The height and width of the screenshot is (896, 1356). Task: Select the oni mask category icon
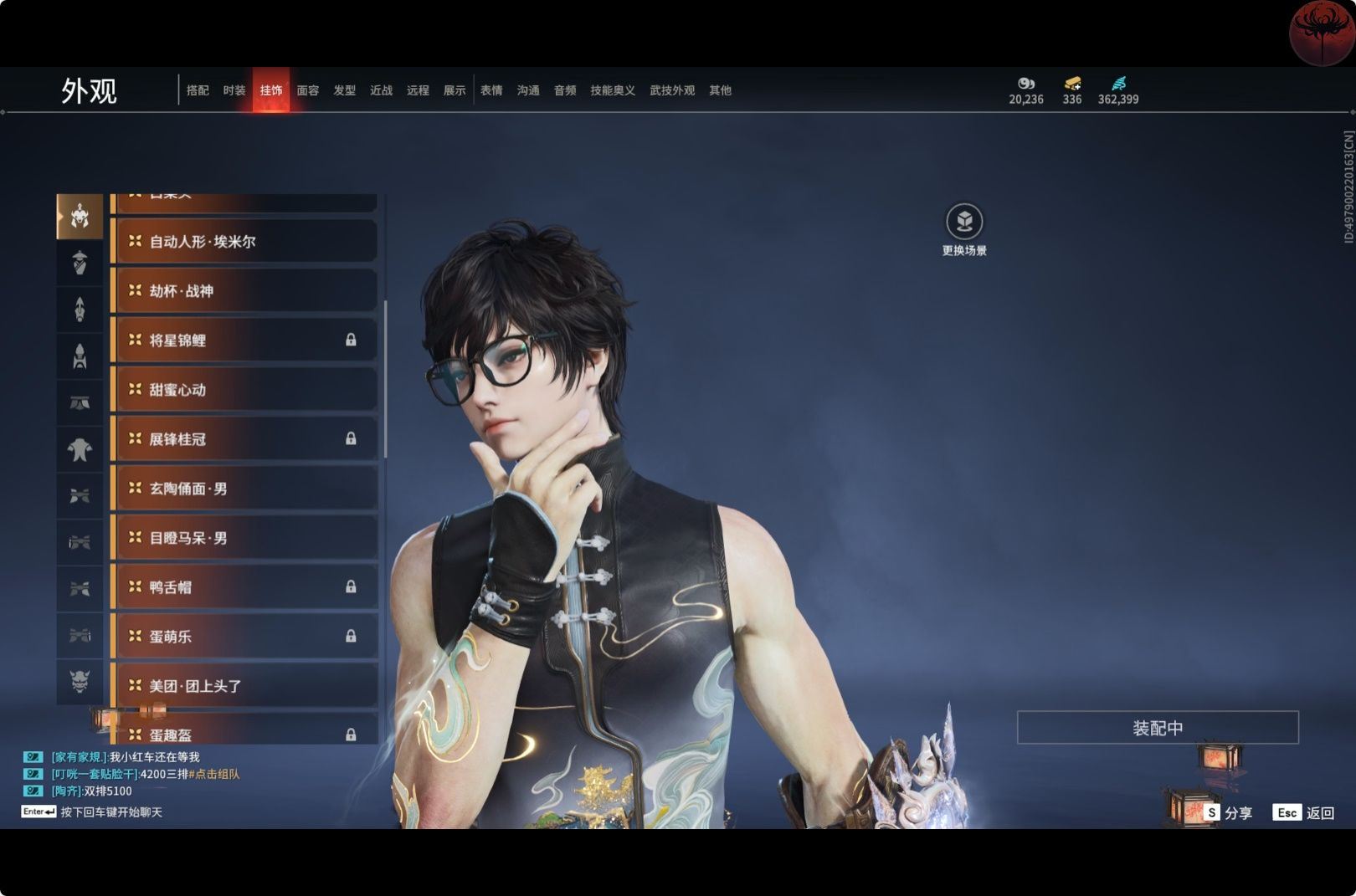80,682
